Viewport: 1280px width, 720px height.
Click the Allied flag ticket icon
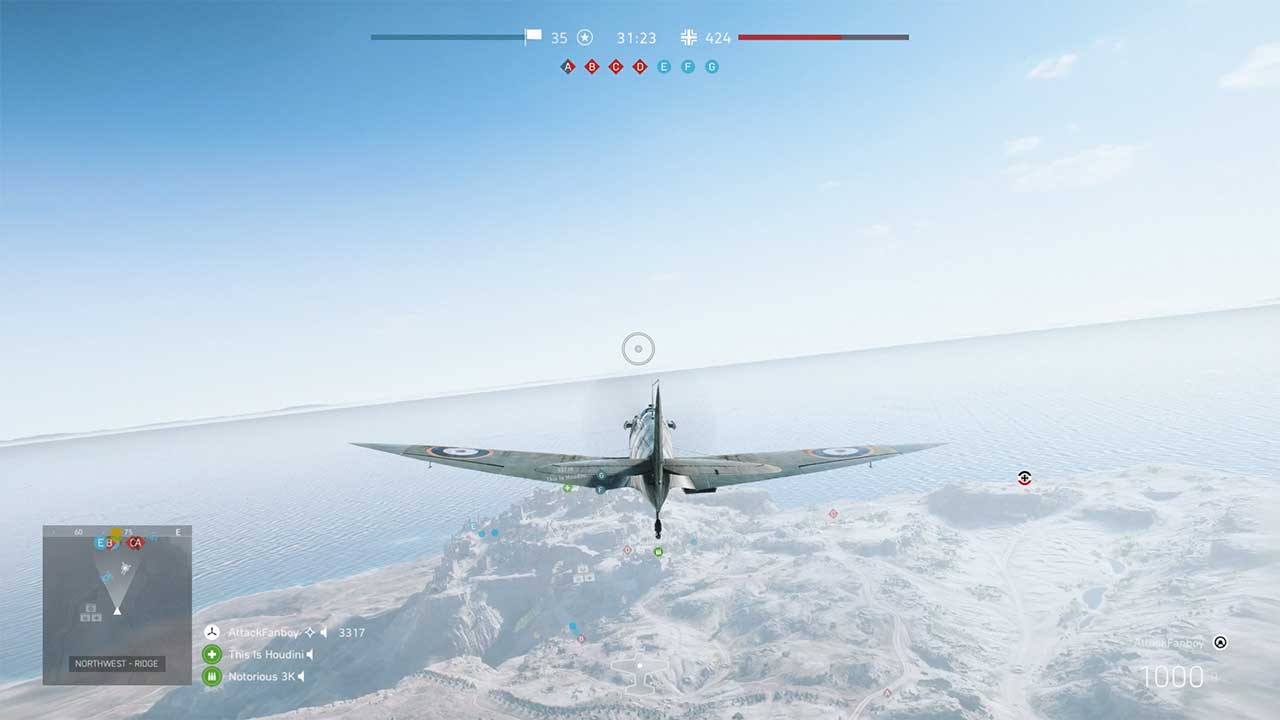pos(531,35)
